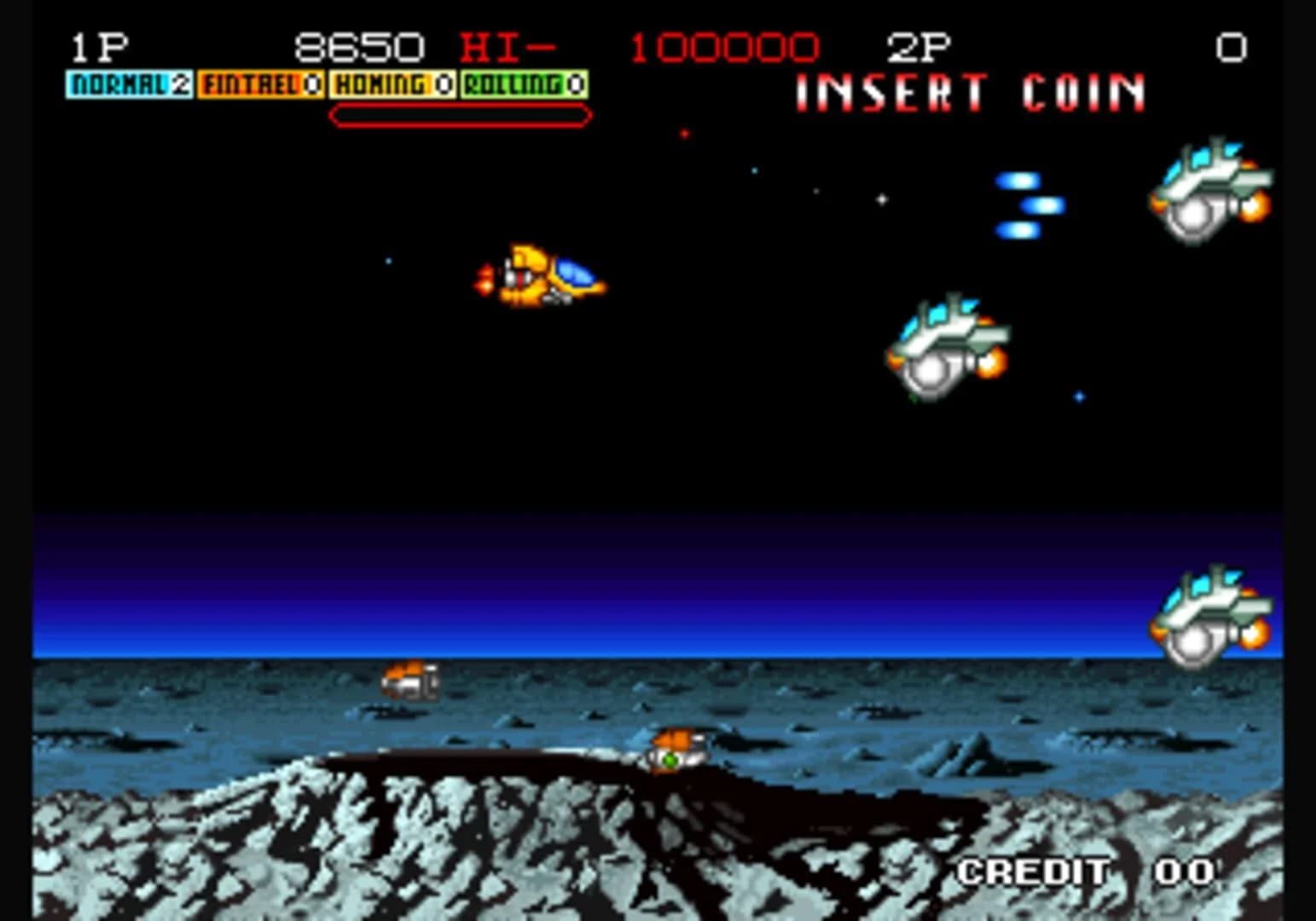Click the red power gauge bar
Viewport: 1316px width, 921px height.
tap(461, 113)
